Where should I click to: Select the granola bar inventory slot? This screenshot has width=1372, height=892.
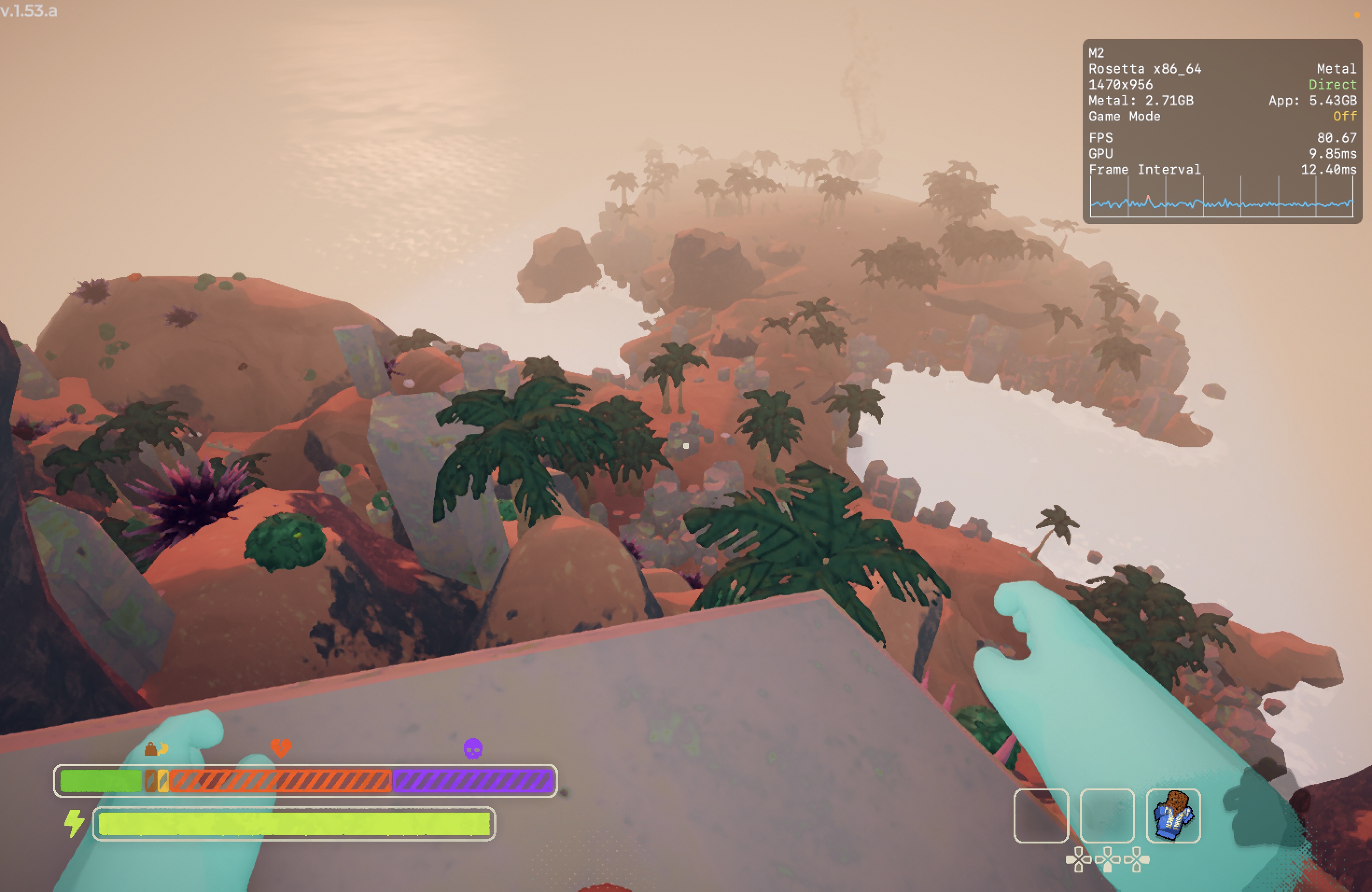(x=1173, y=815)
